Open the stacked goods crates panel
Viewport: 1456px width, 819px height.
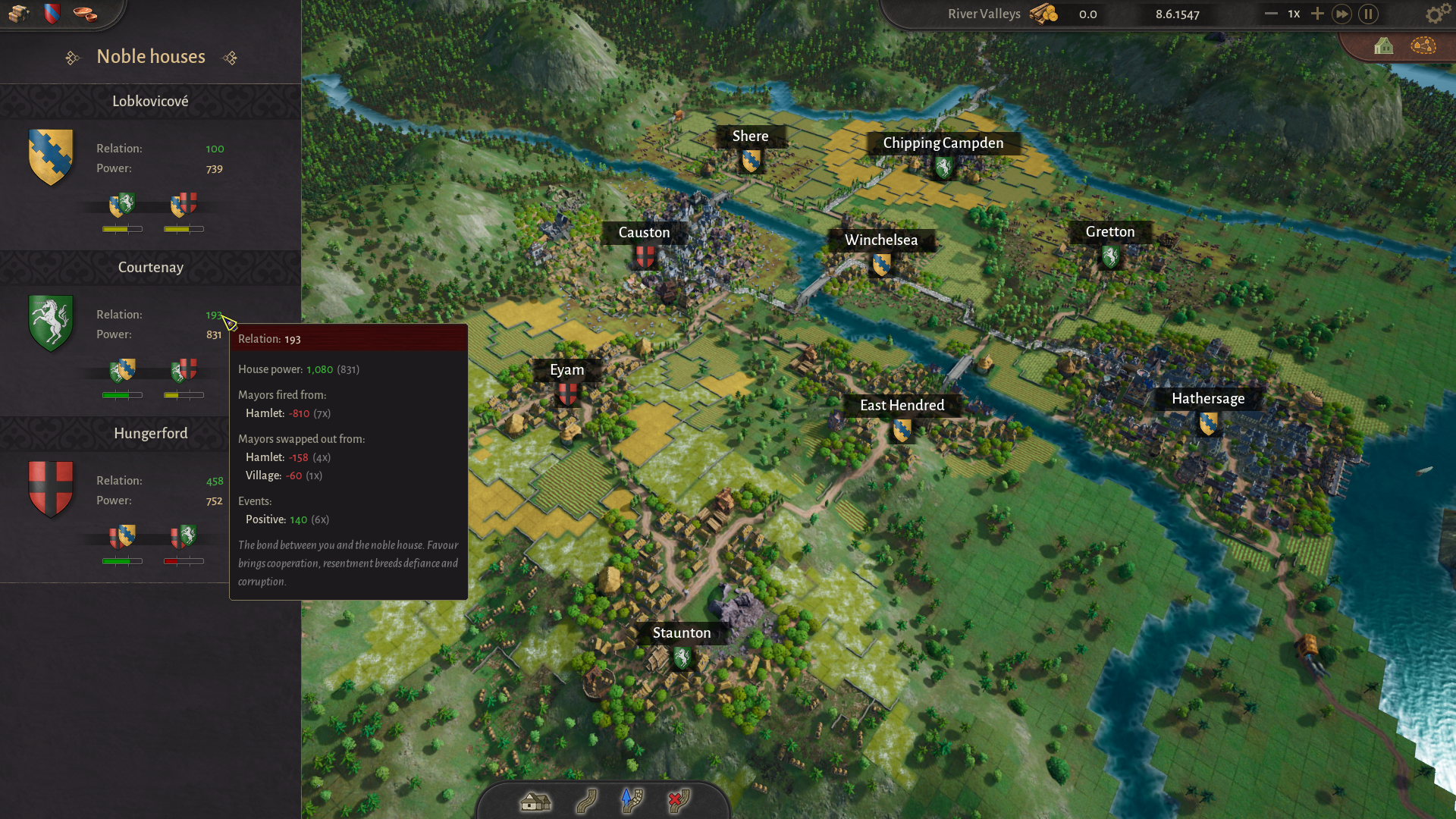(18, 14)
